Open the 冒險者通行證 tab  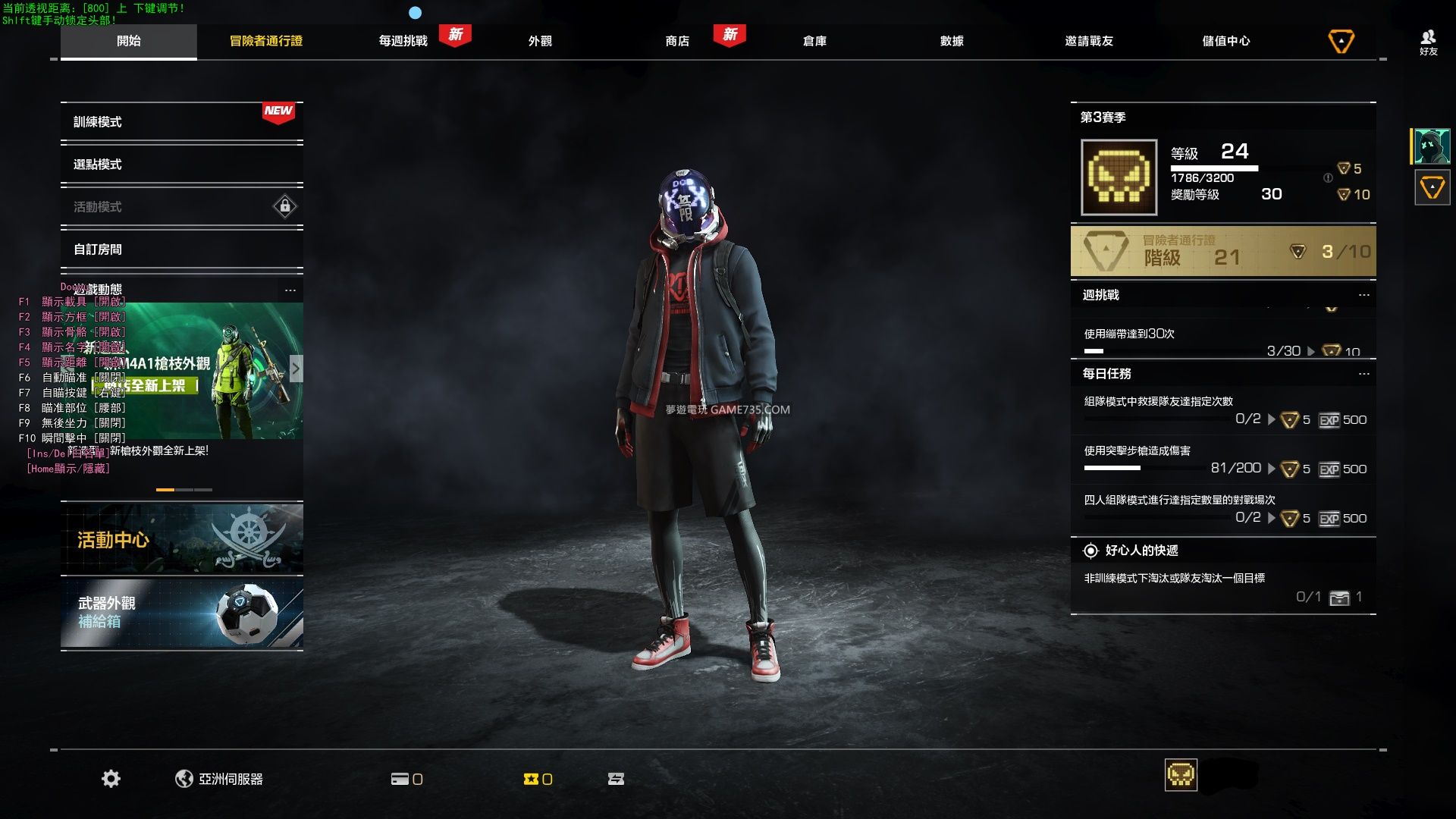pyautogui.click(x=266, y=41)
